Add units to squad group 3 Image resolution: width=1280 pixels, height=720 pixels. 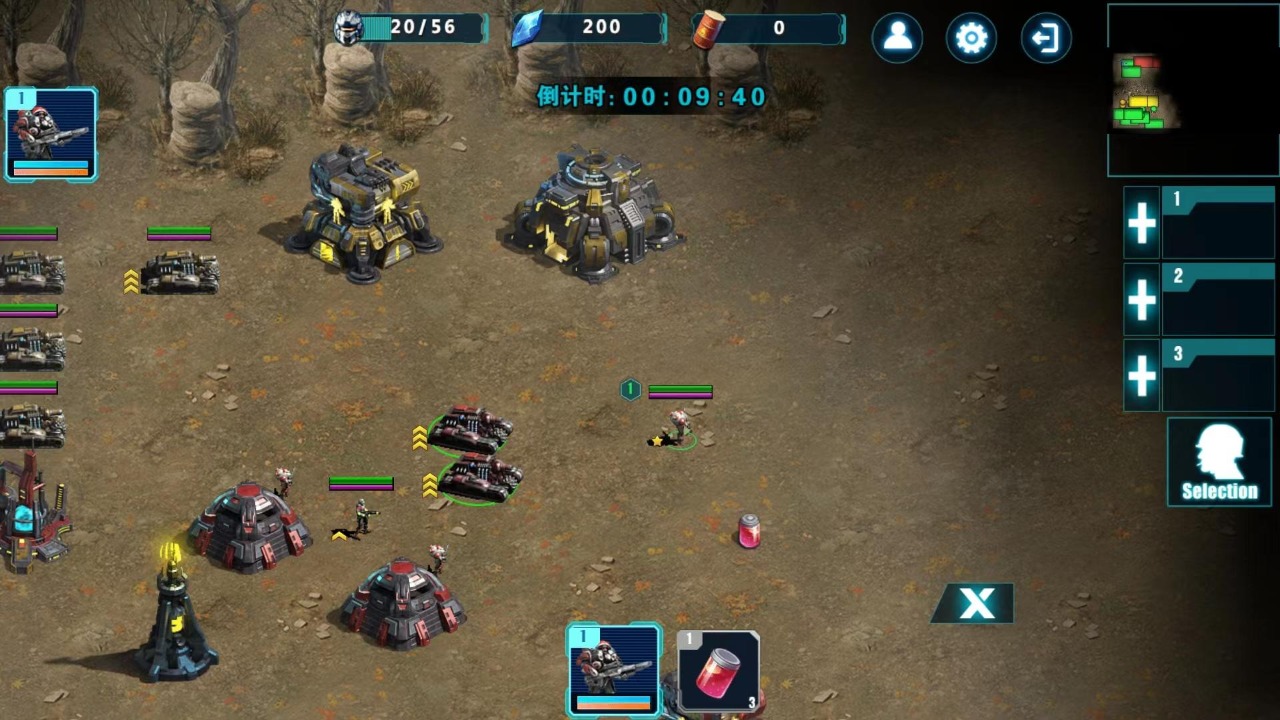(1142, 375)
